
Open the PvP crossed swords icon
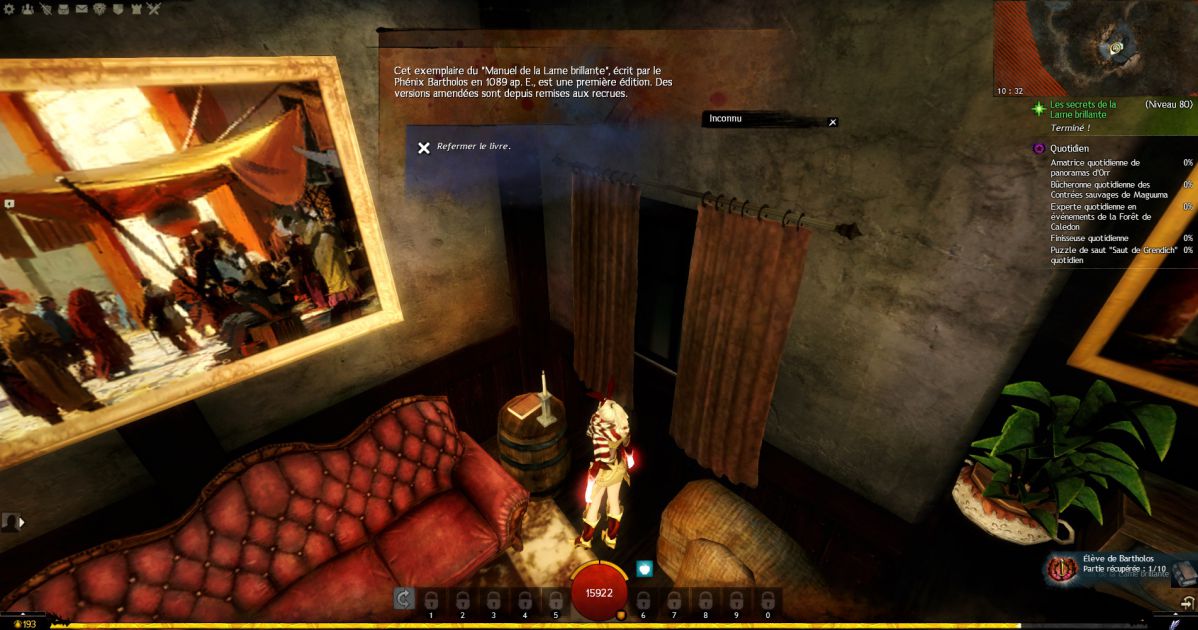[154, 9]
